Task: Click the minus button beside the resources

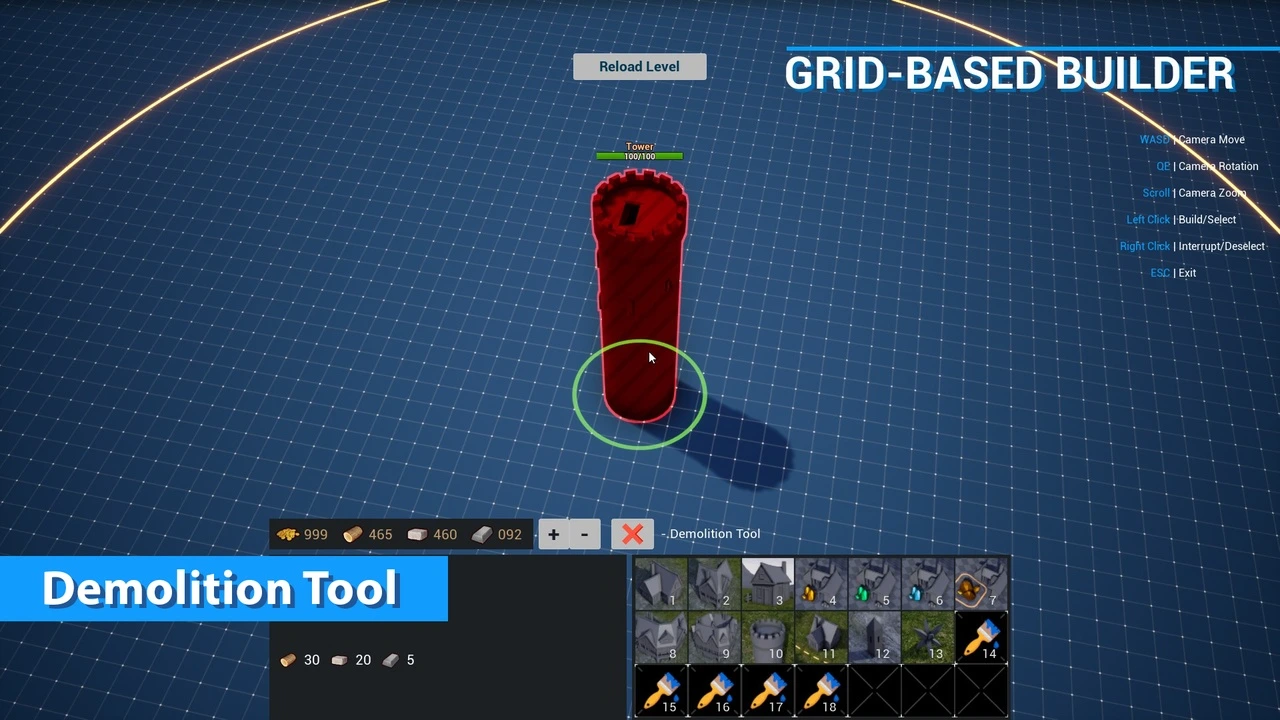Action: click(584, 534)
